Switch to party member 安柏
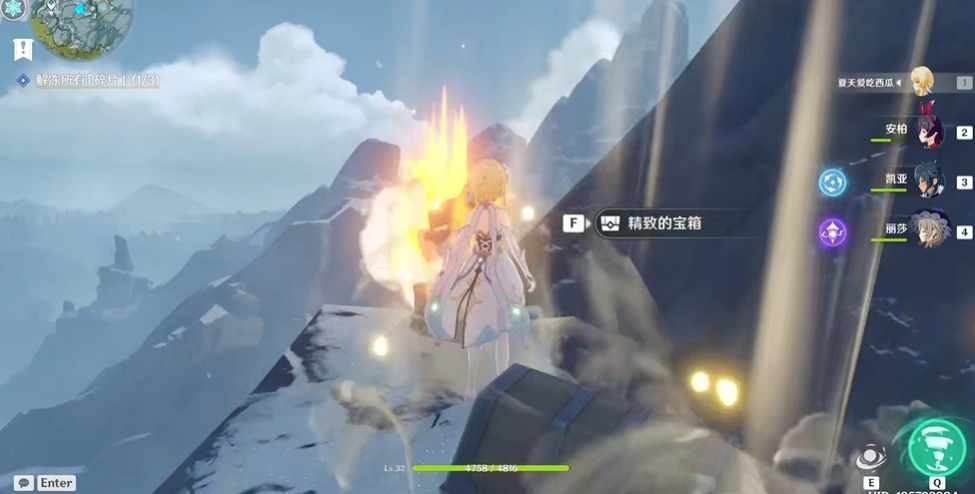 click(929, 129)
